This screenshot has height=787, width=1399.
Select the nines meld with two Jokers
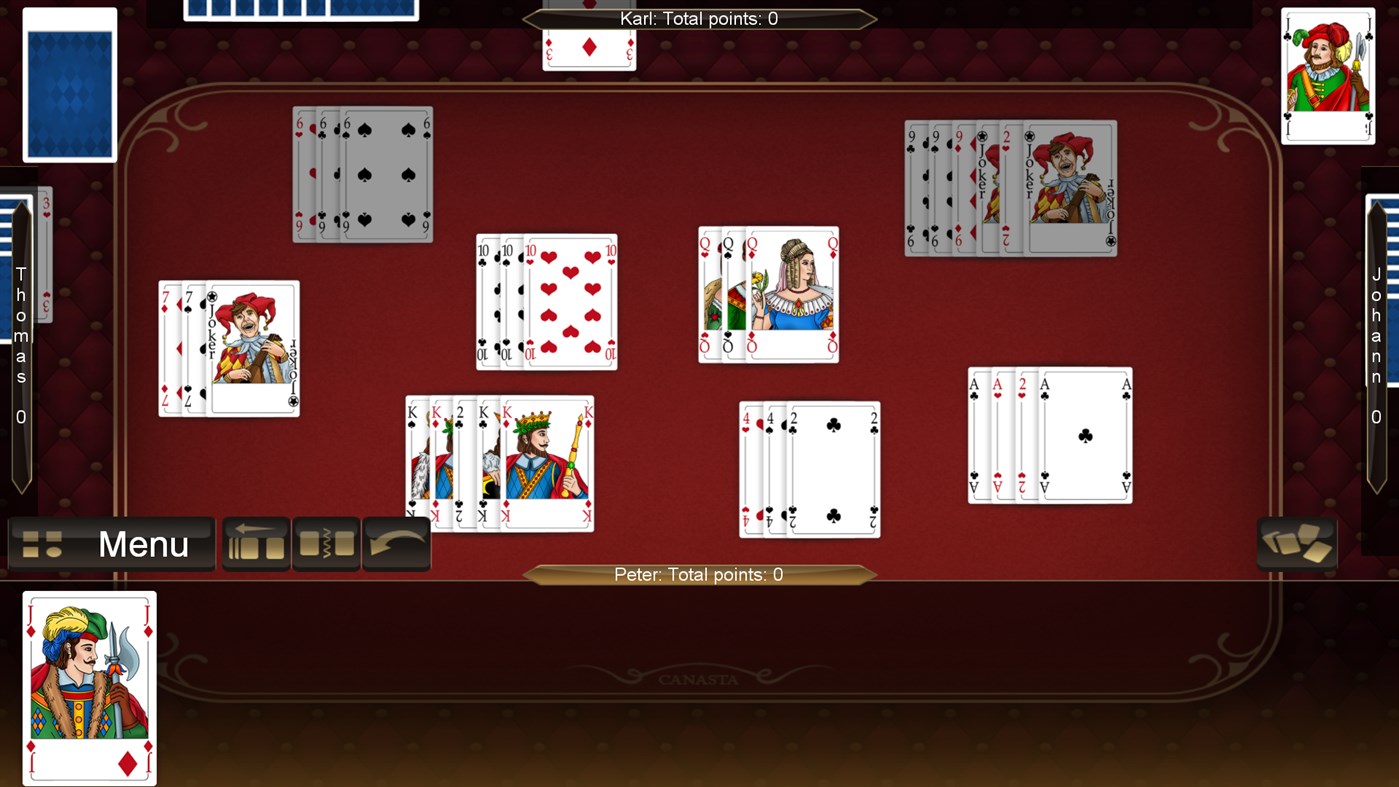[1009, 187]
